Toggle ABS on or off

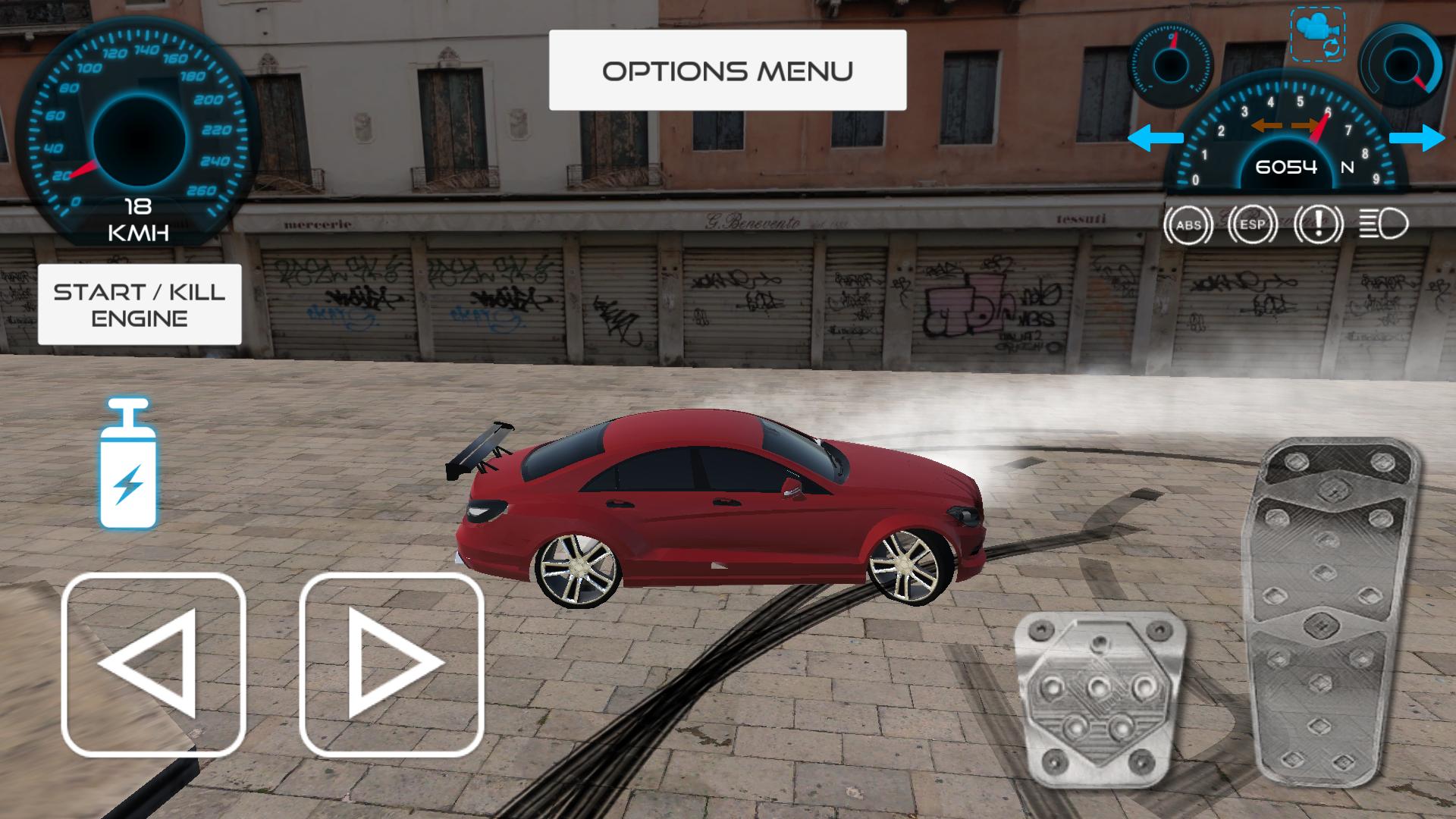pos(1188,224)
